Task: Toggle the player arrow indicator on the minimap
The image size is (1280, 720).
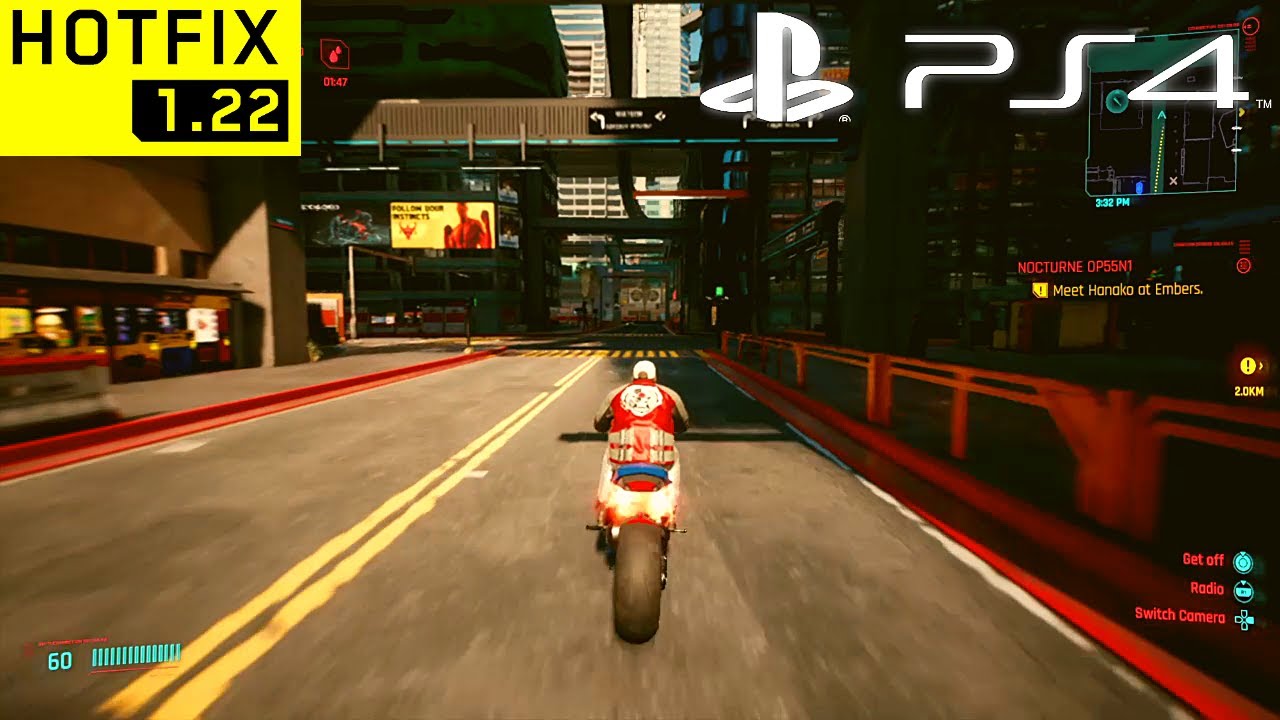Action: 1161,114
